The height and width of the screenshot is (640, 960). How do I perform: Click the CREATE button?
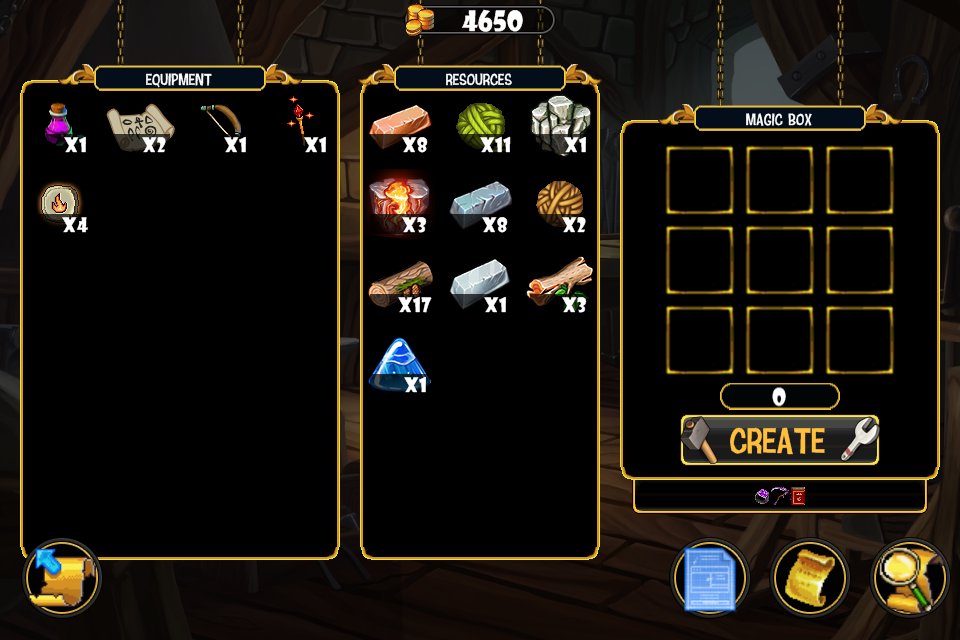pyautogui.click(x=779, y=441)
